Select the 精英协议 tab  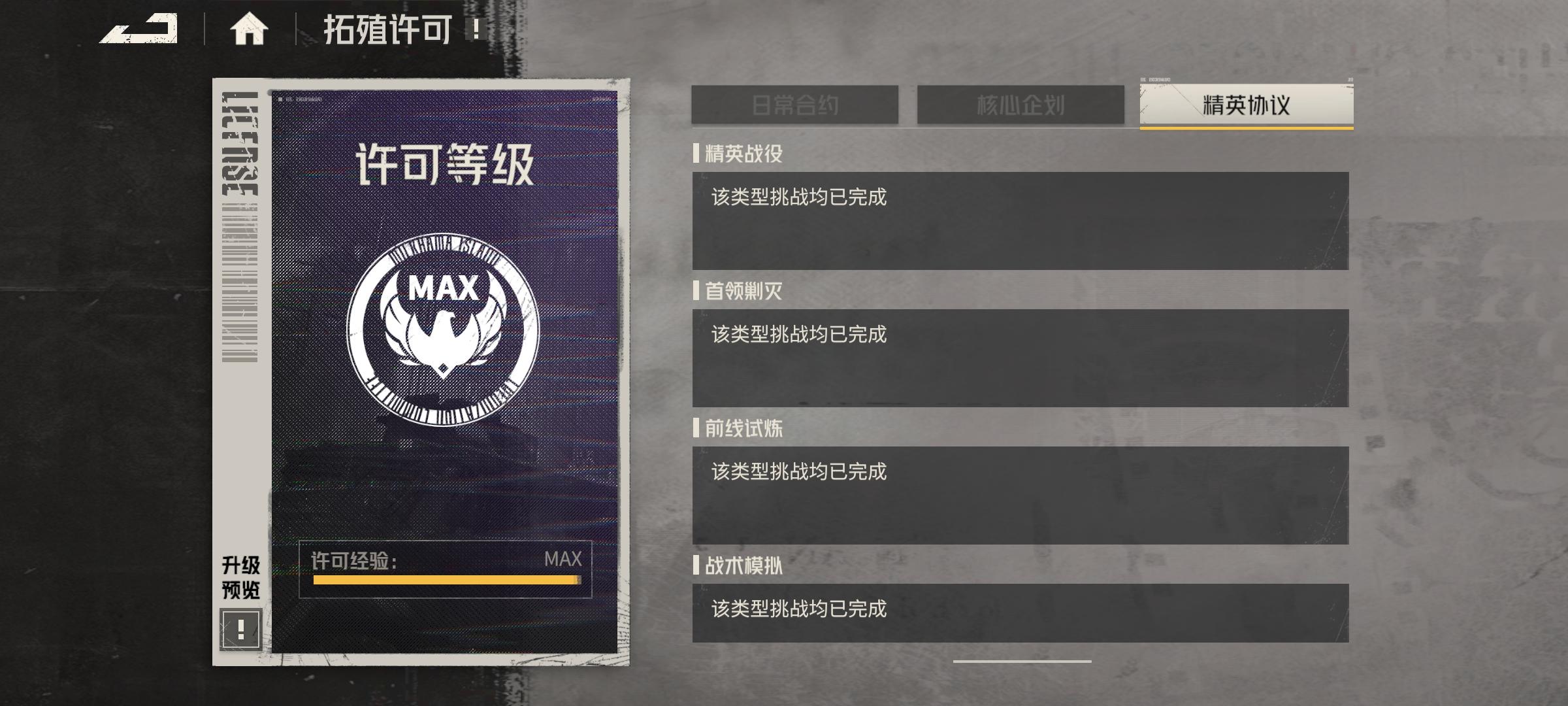[1245, 104]
